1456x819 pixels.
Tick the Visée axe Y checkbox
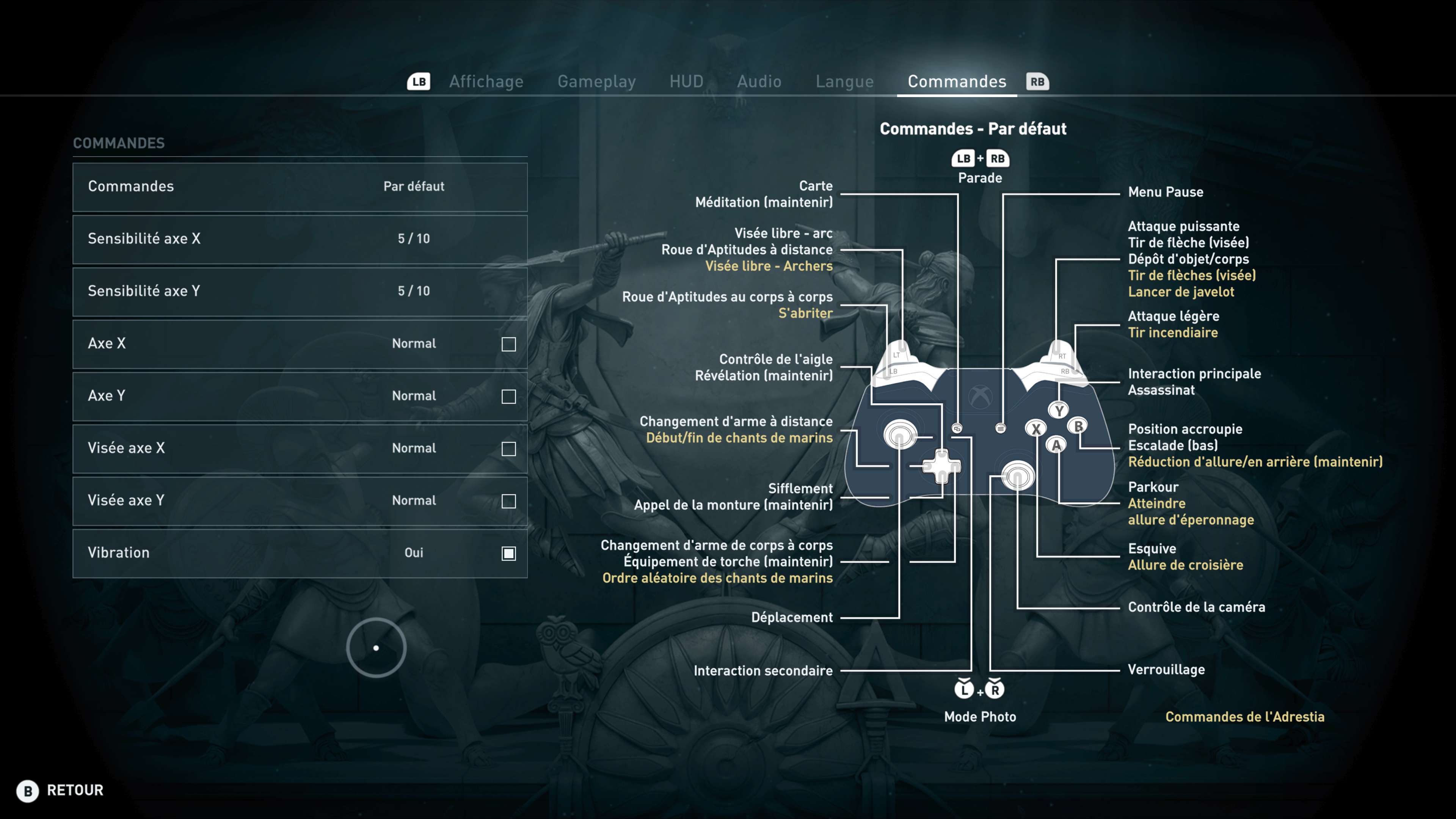[509, 501]
